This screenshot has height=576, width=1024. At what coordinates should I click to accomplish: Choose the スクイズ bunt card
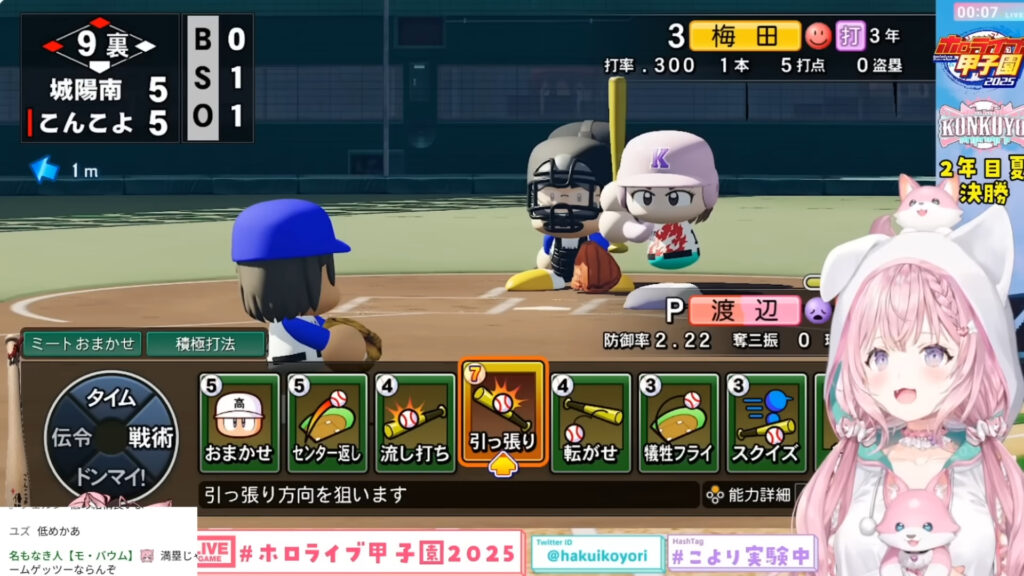767,422
